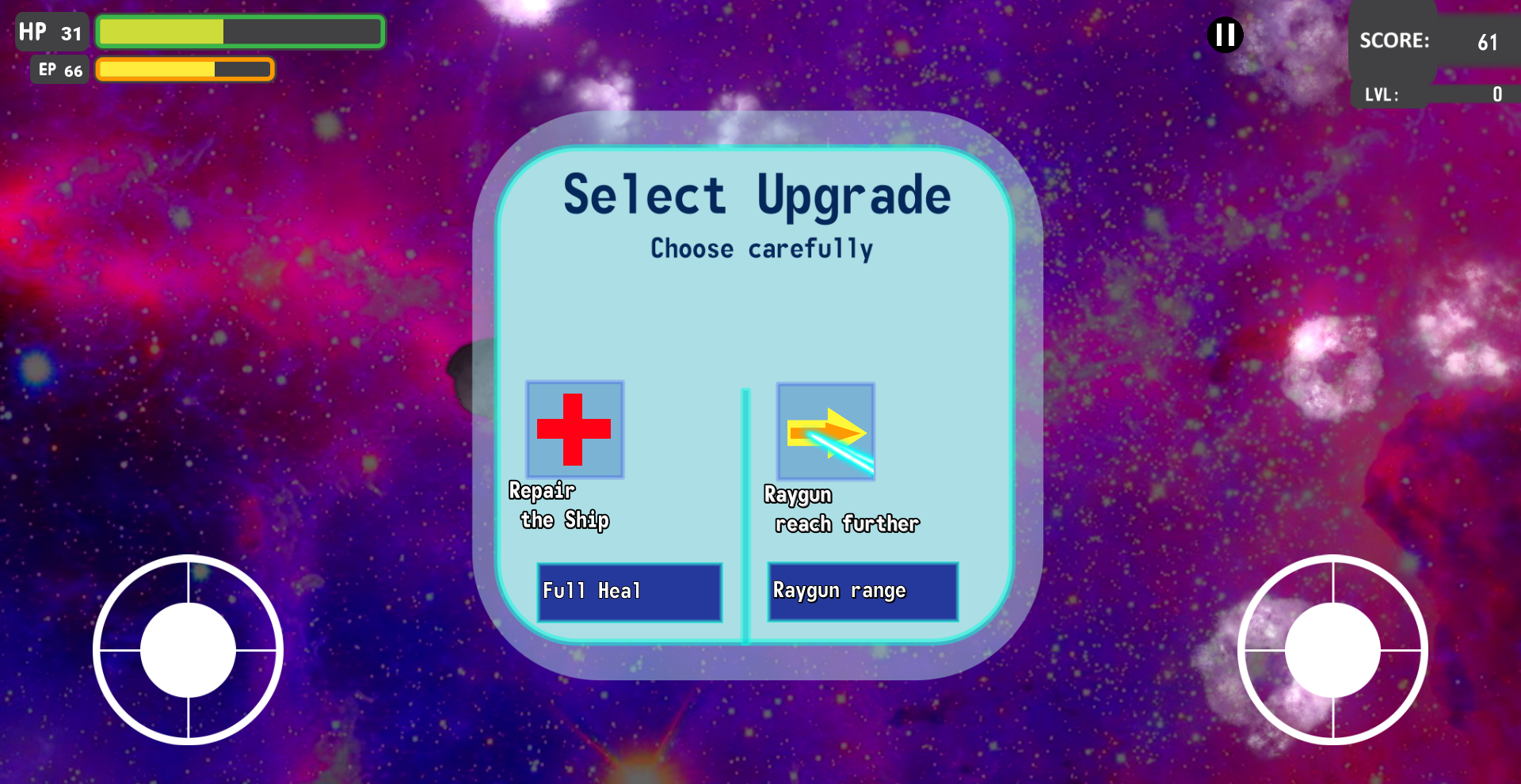Click the LVL display panel
Image resolution: width=1521 pixels, height=784 pixels.
click(x=1434, y=94)
